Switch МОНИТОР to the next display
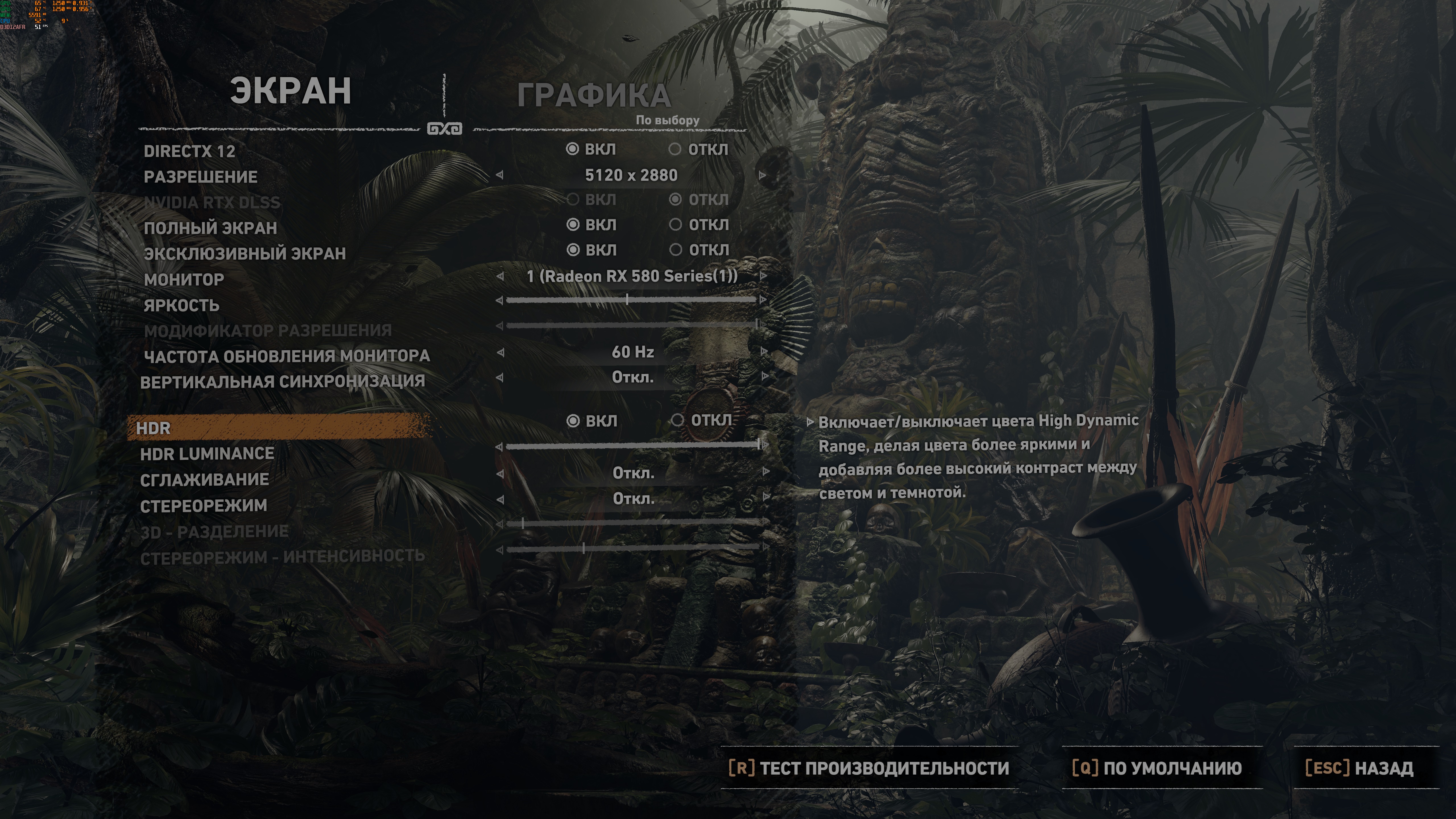1456x819 pixels. click(764, 276)
